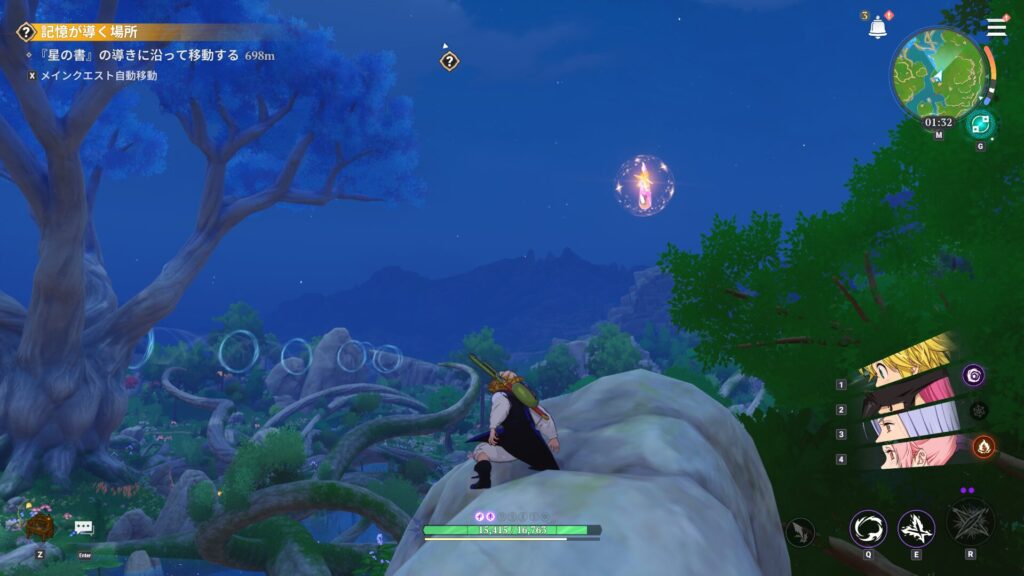This screenshot has height=576, width=1024.
Task: Activate the teal swap icon below minimap
Action: click(x=980, y=124)
